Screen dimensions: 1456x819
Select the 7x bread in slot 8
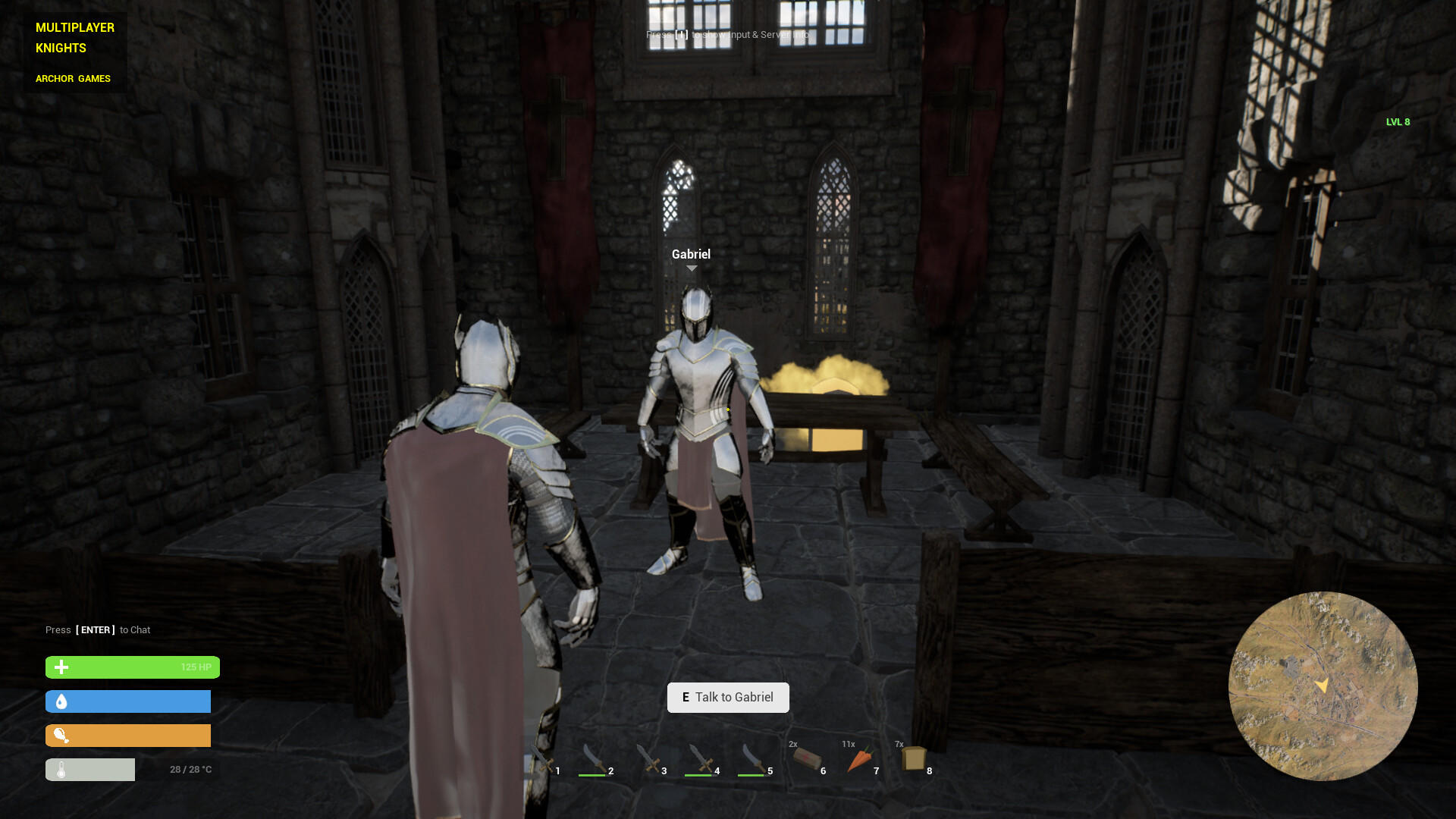point(914,758)
